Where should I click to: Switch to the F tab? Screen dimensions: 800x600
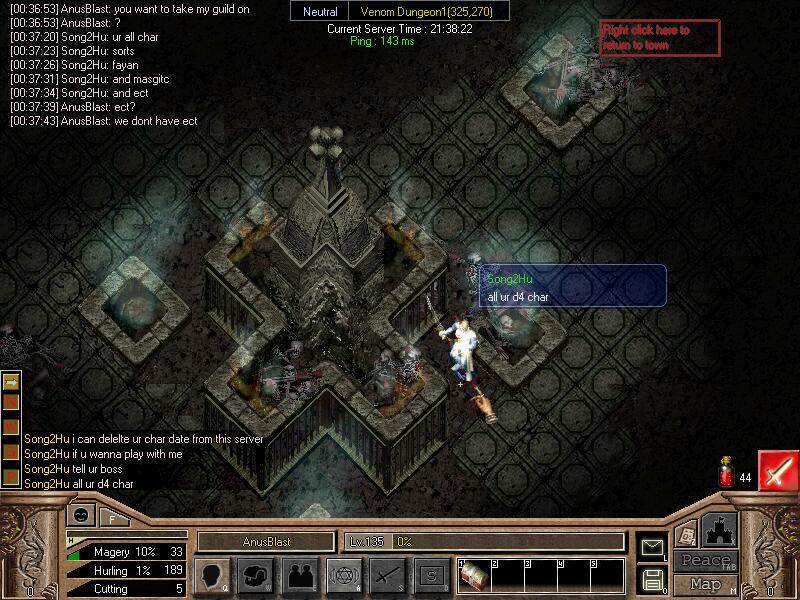111,518
